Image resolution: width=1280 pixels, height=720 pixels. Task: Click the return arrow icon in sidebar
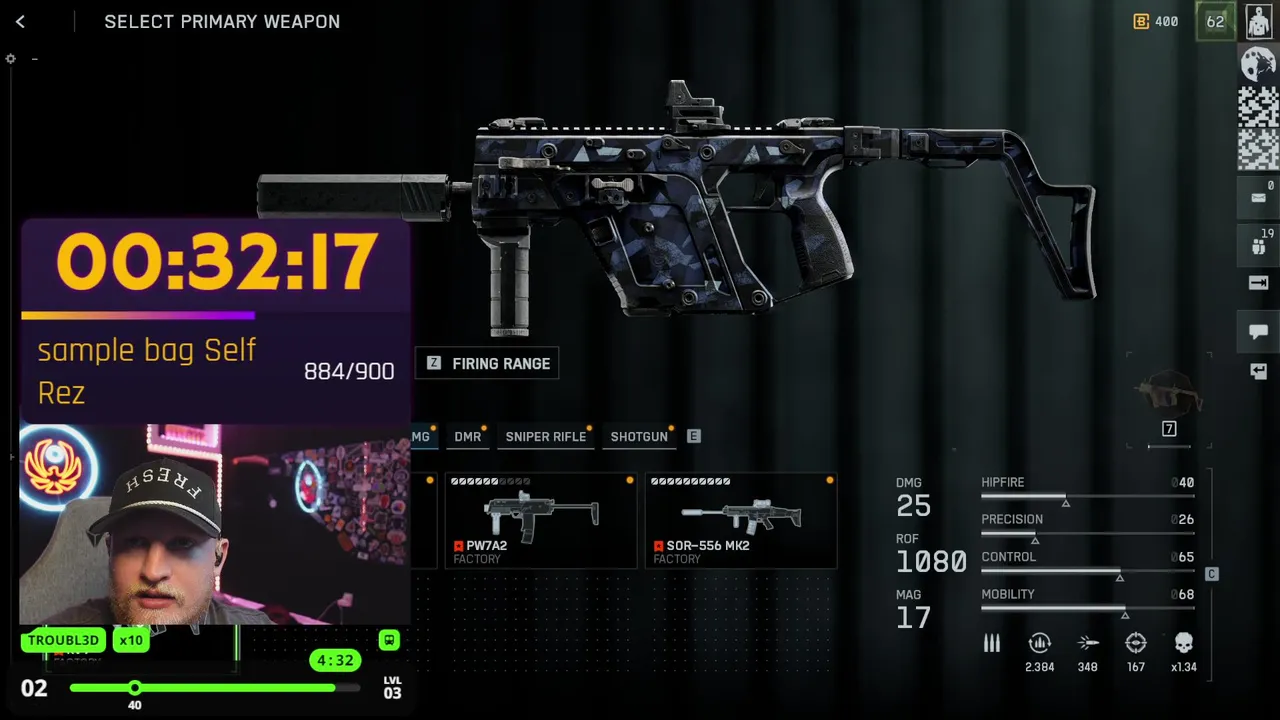(x=1258, y=371)
